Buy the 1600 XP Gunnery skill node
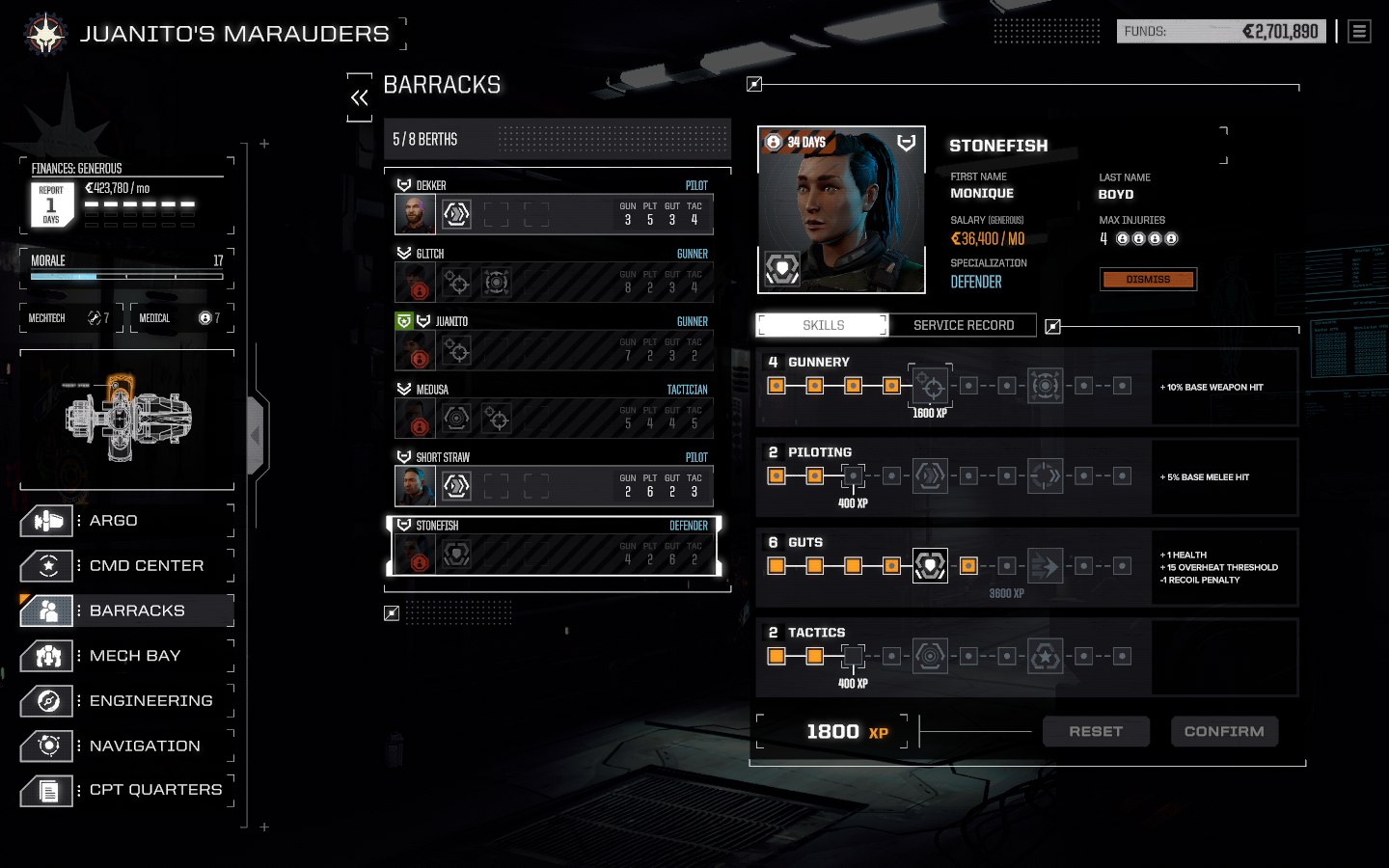Image resolution: width=1389 pixels, height=868 pixels. pyautogui.click(x=931, y=387)
